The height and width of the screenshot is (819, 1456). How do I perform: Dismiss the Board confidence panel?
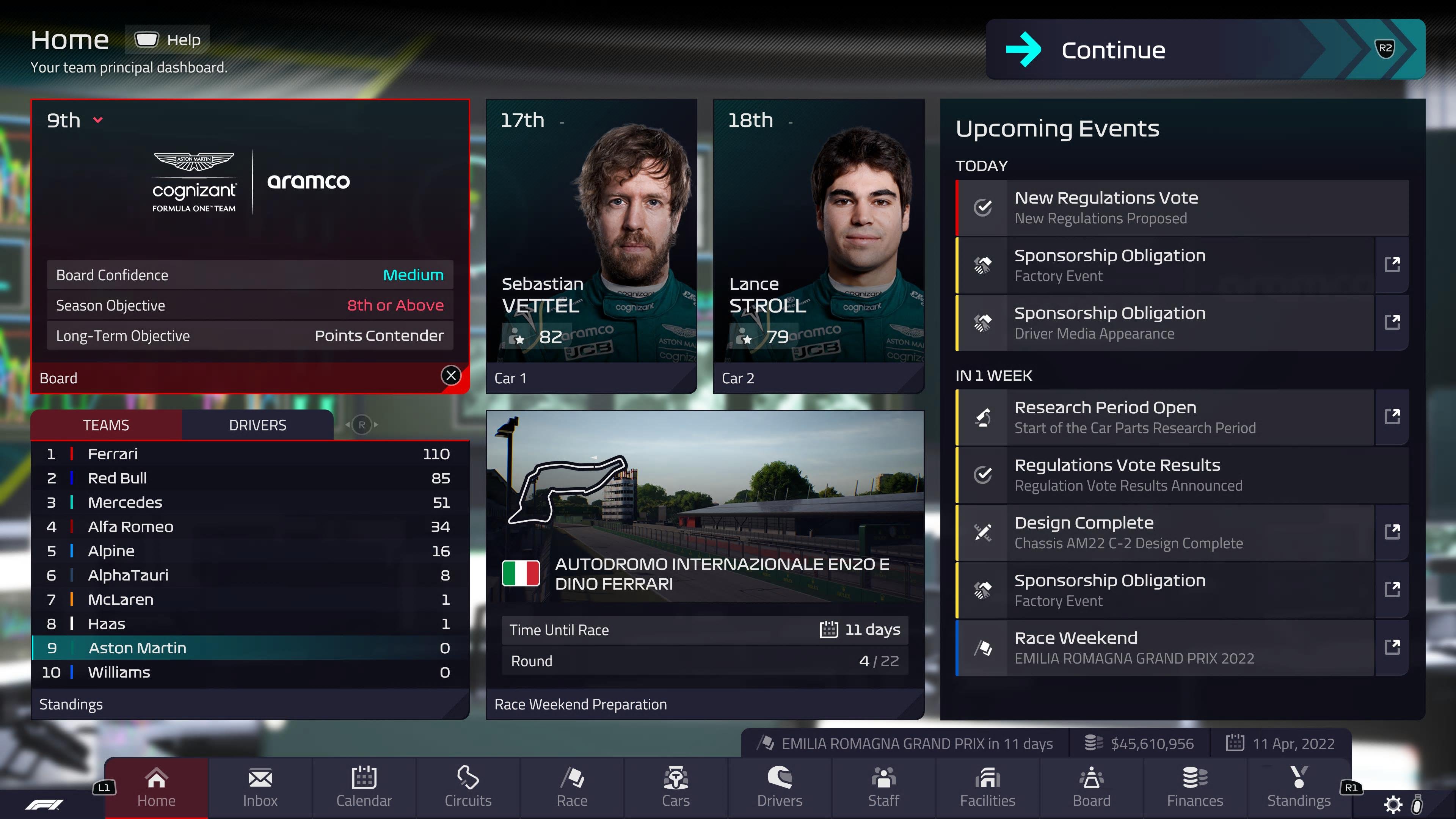point(450,375)
